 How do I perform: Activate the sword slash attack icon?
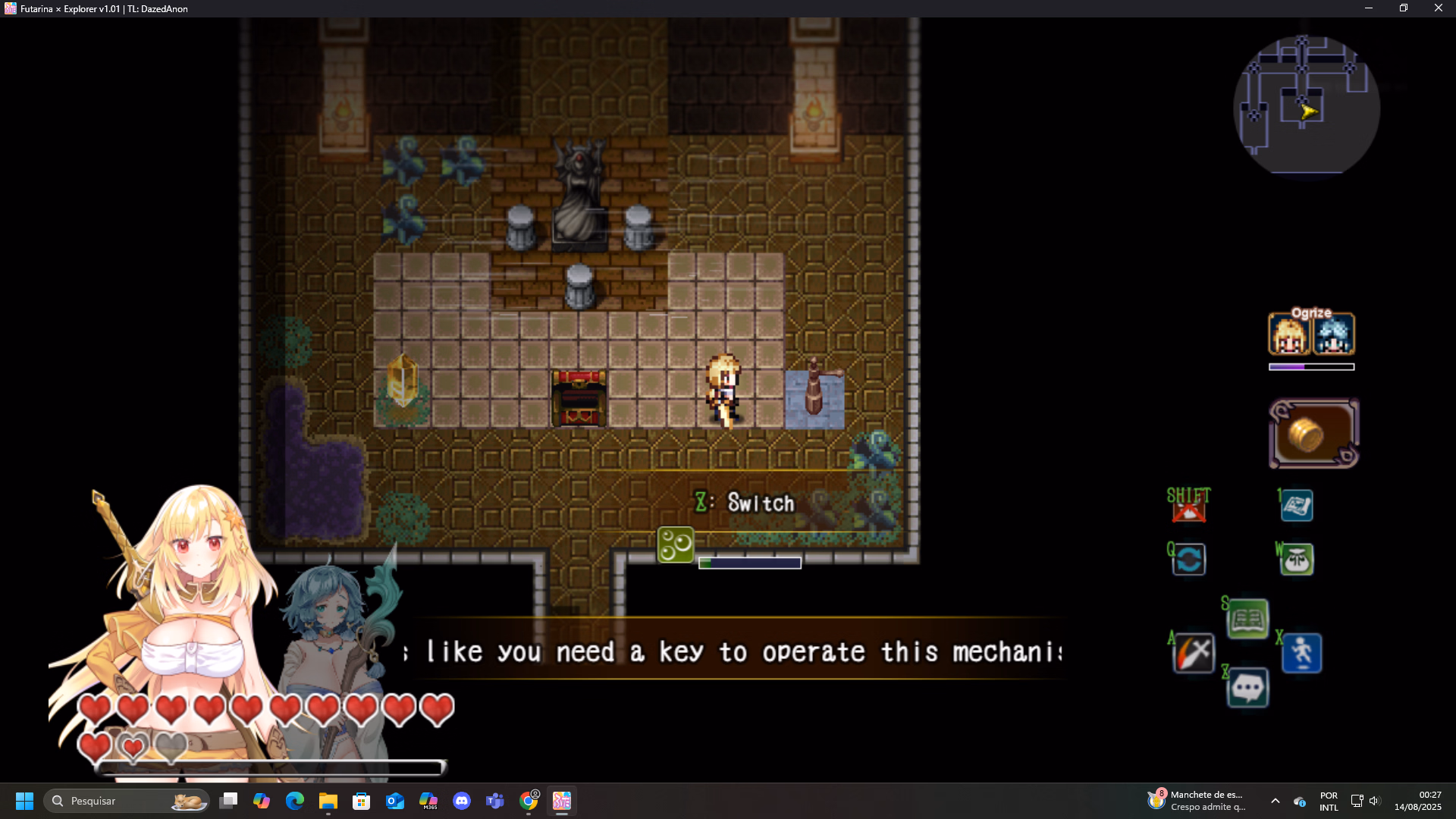point(1194,653)
